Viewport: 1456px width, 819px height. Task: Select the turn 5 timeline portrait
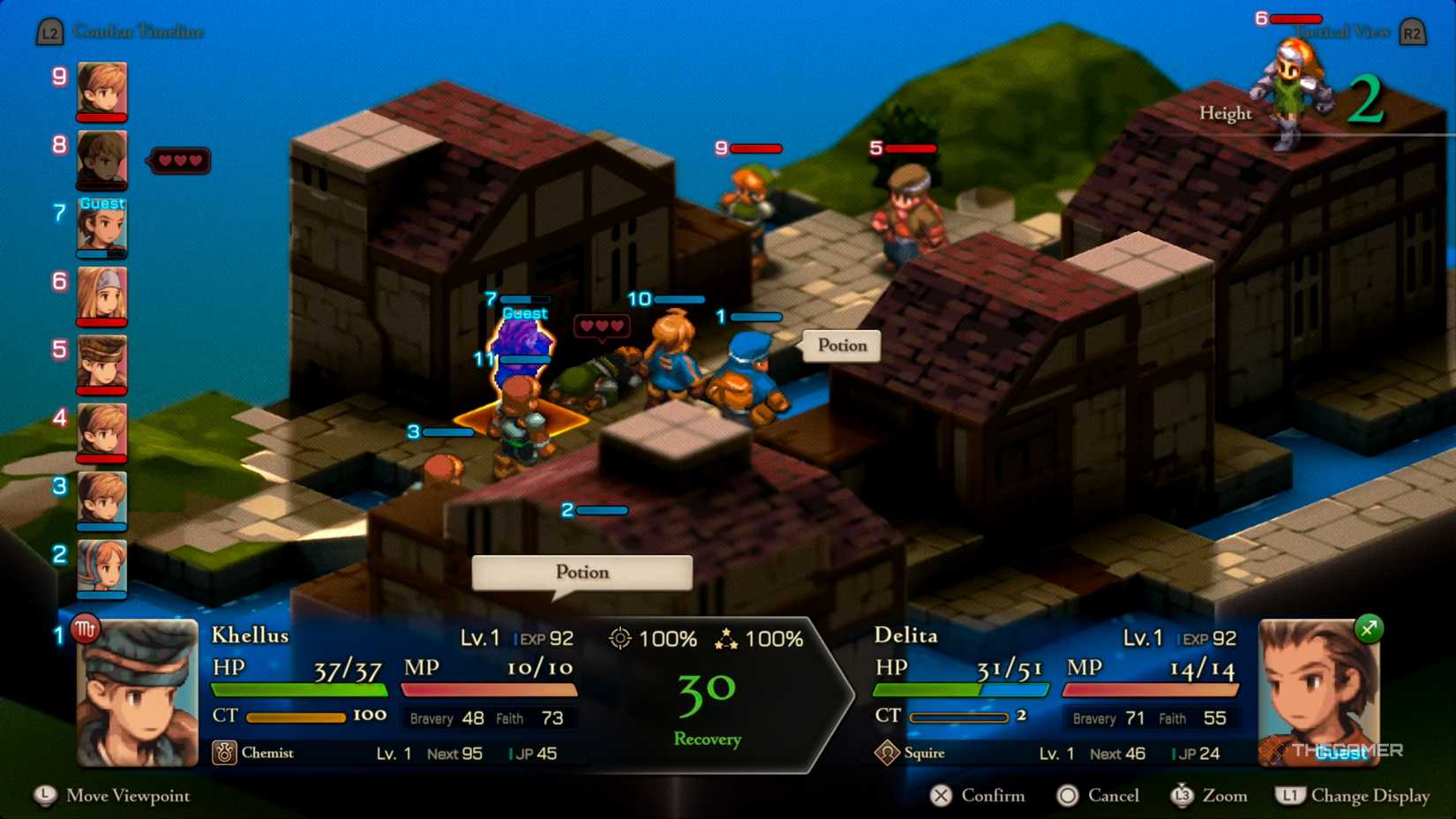pos(101,364)
